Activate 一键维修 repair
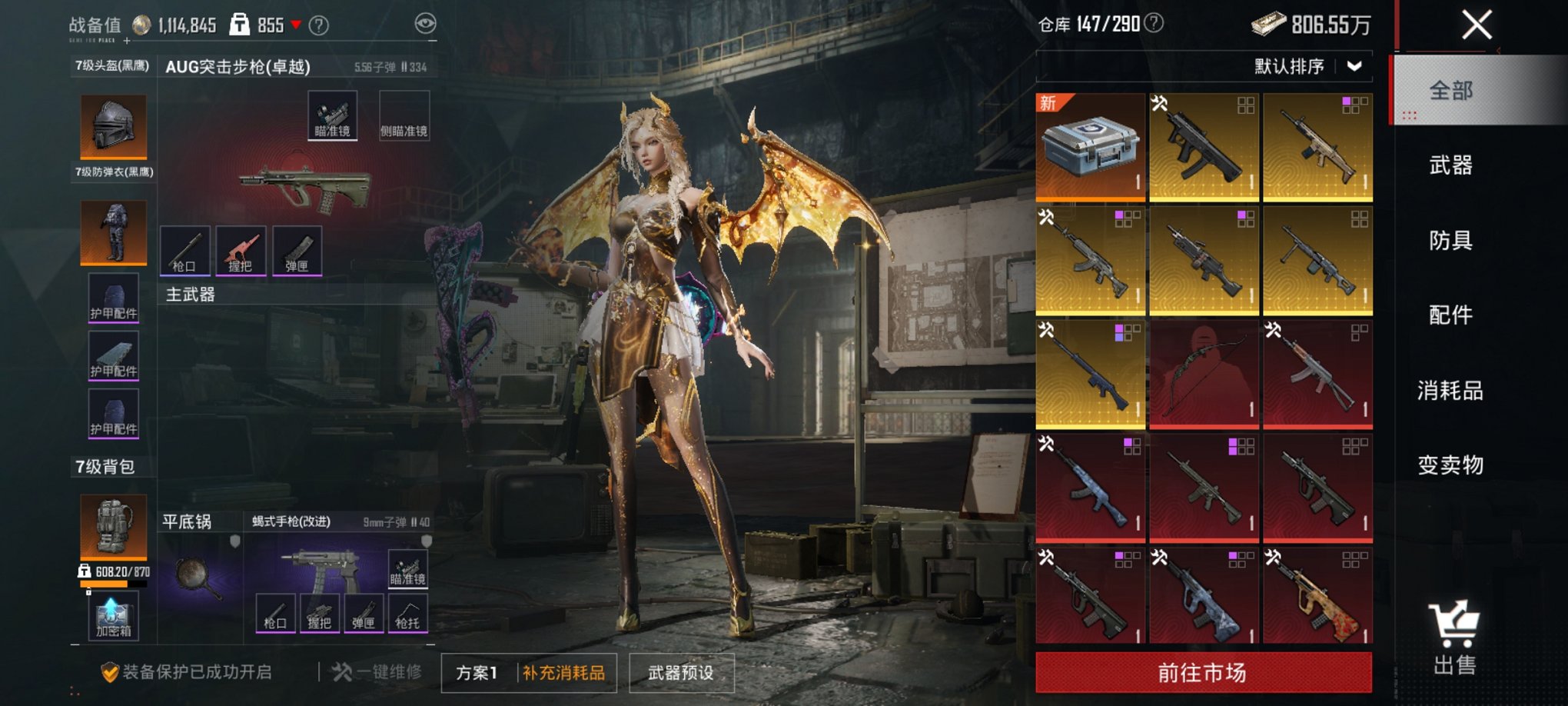1568x706 pixels. pos(378,672)
